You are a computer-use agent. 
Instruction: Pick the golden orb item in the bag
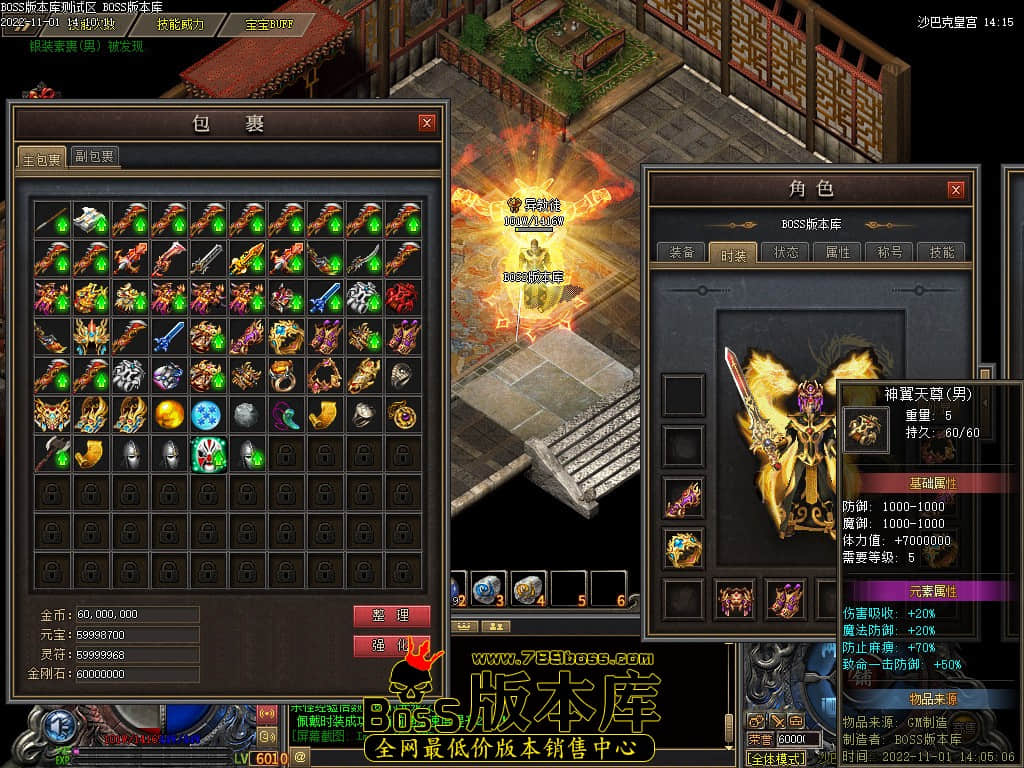pos(169,414)
